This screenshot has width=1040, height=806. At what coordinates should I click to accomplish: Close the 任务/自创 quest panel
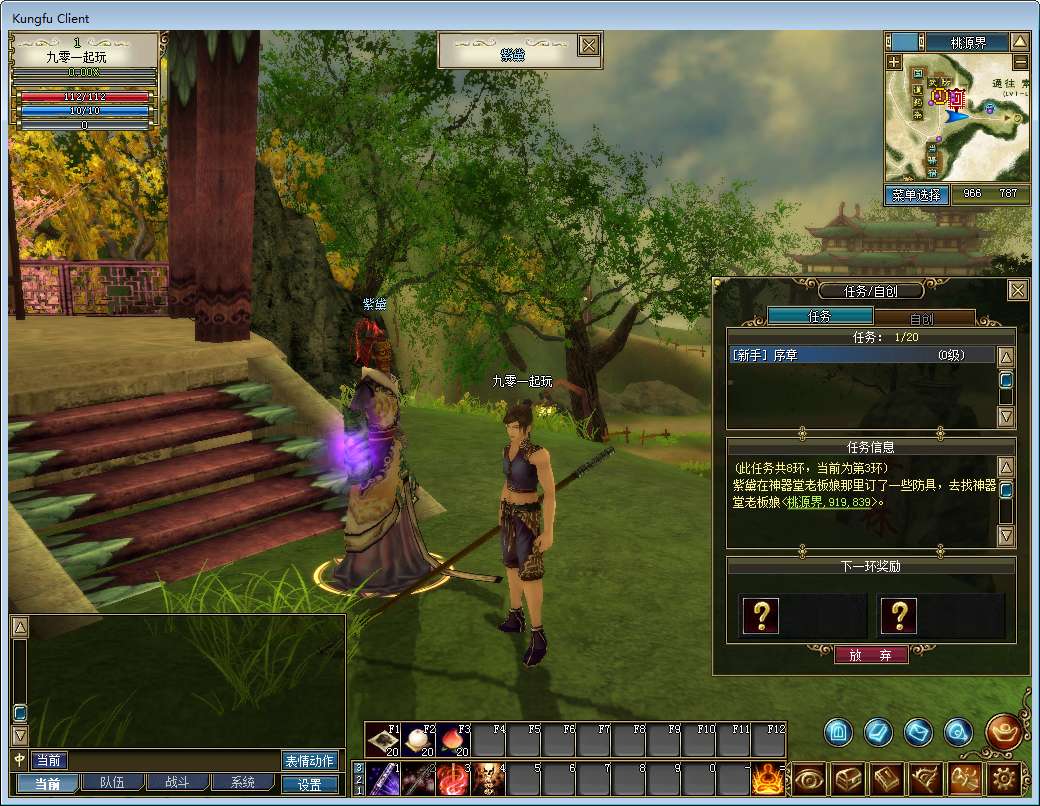(x=1017, y=291)
